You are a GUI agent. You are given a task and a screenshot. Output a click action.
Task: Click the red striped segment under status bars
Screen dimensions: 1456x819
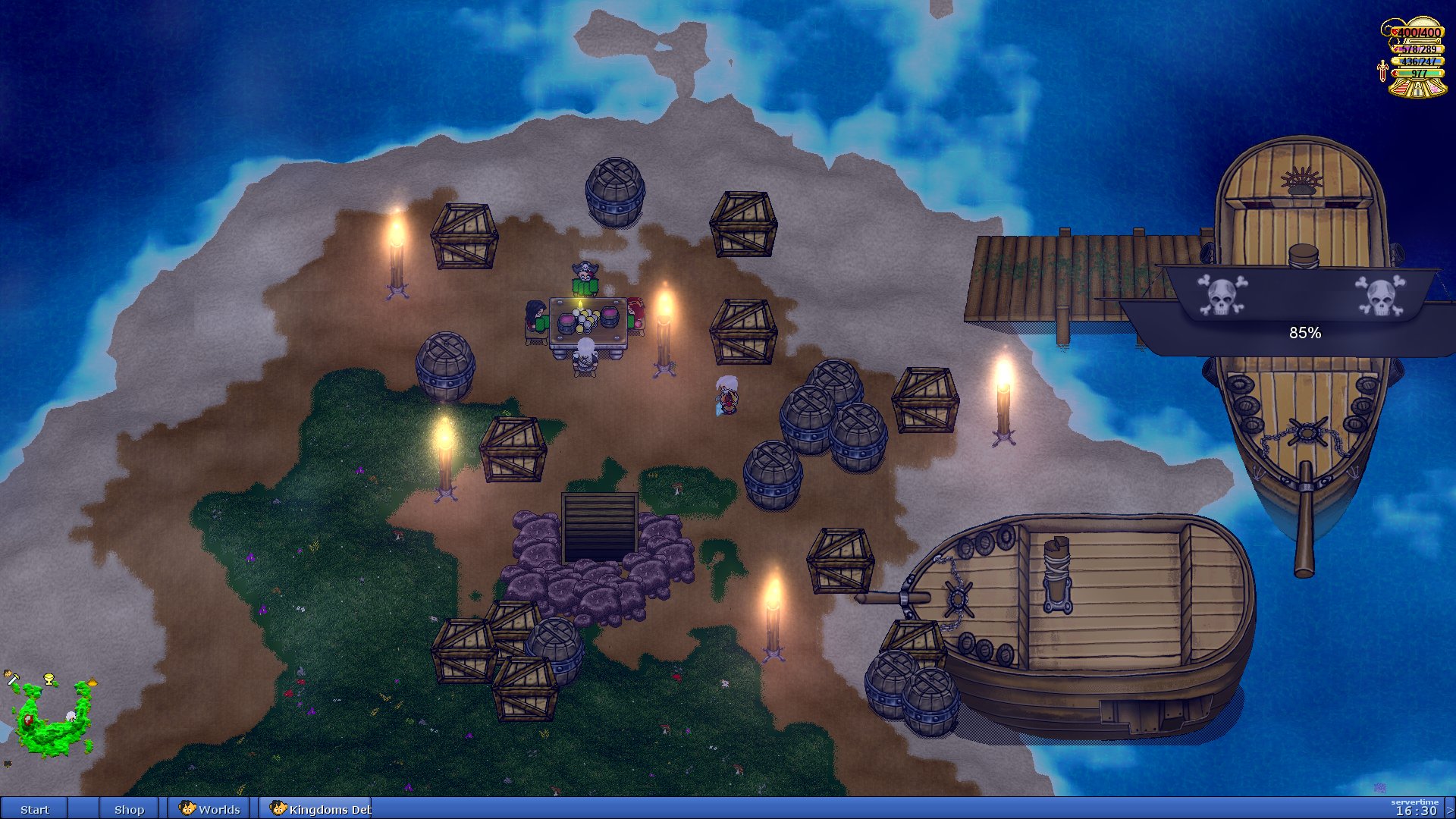[x=1401, y=89]
